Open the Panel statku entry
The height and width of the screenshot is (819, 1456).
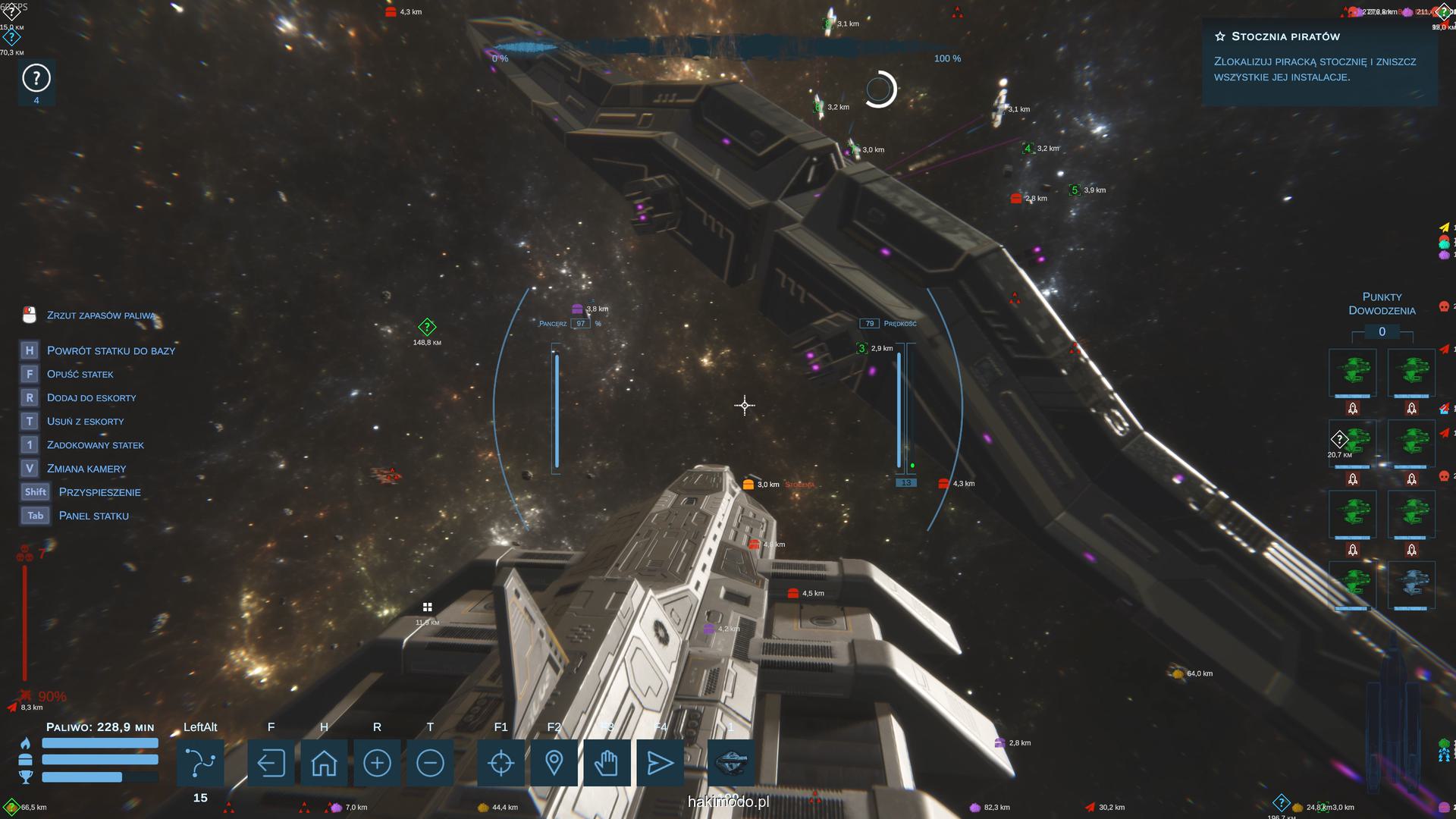point(93,516)
